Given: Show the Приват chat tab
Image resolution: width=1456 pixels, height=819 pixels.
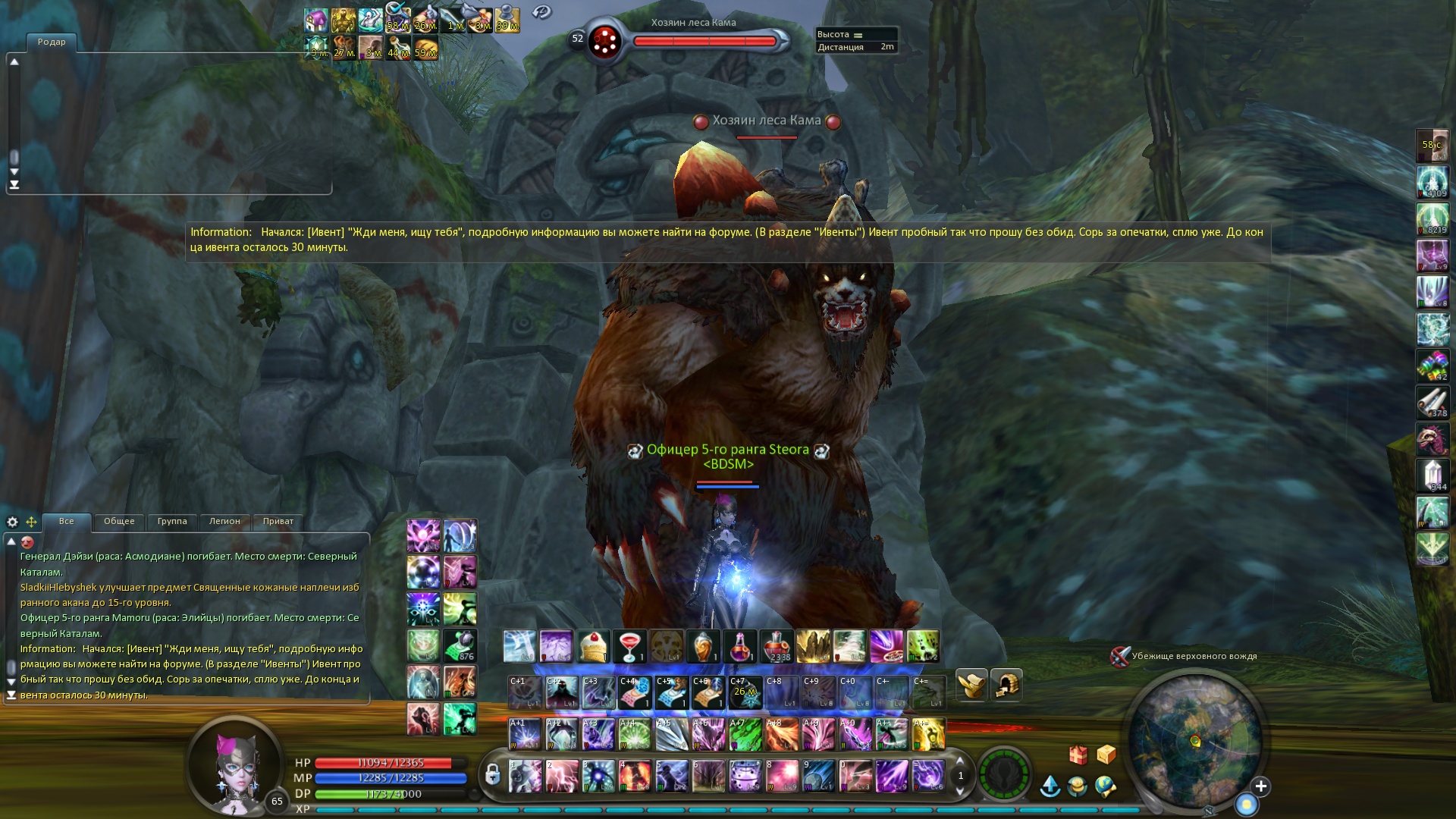Looking at the screenshot, I should coord(278,522).
